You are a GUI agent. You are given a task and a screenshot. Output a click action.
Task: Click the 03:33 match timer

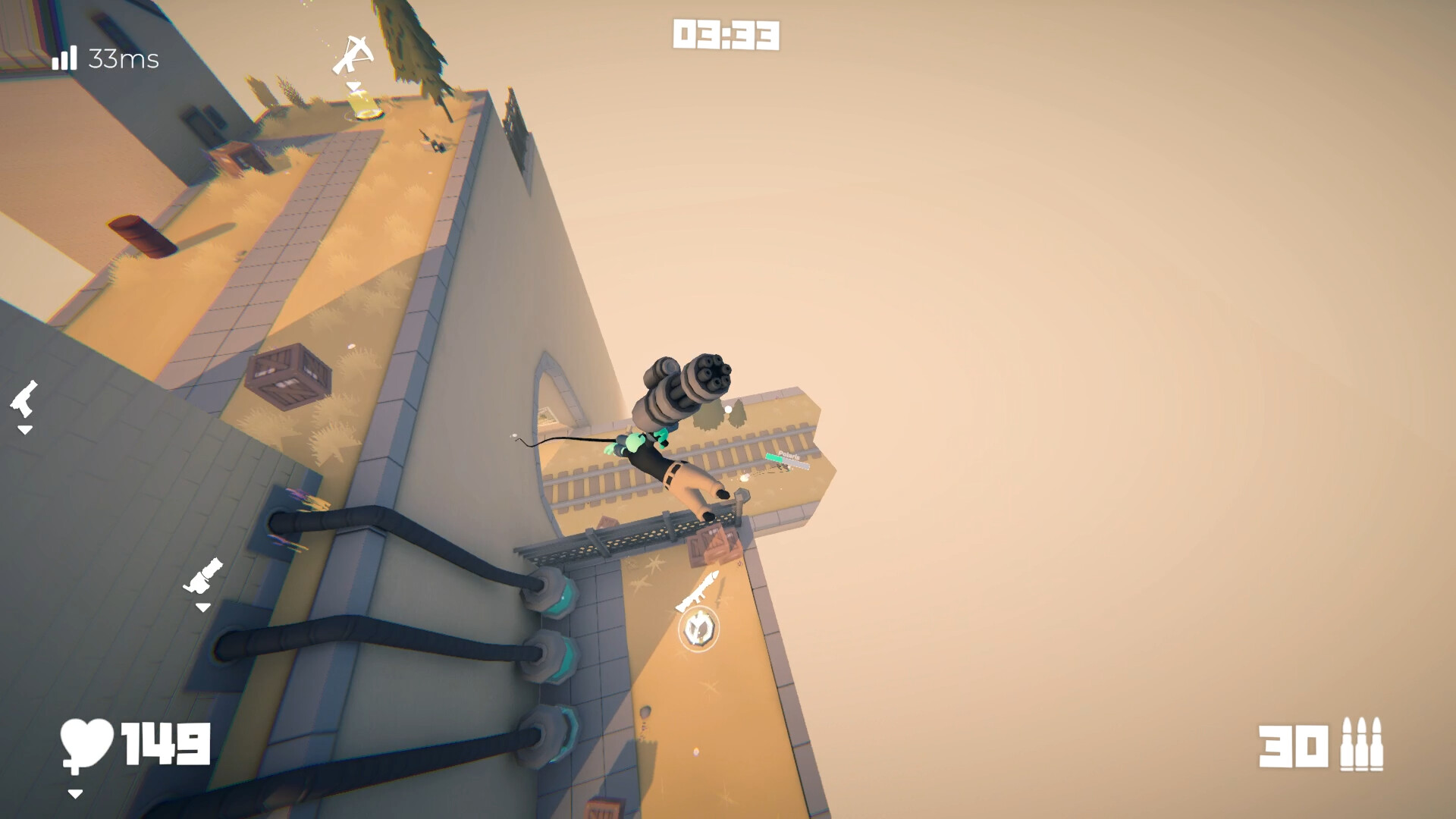tap(724, 35)
